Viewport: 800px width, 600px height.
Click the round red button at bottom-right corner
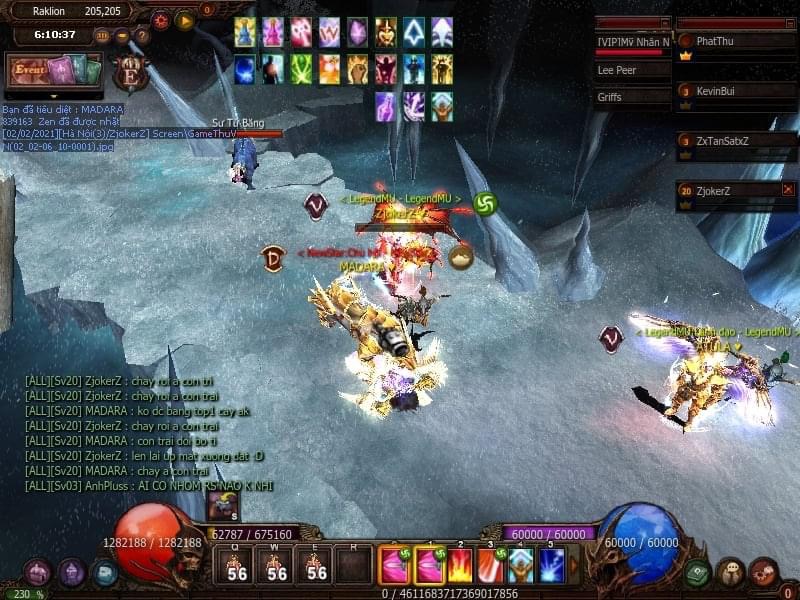[763, 573]
